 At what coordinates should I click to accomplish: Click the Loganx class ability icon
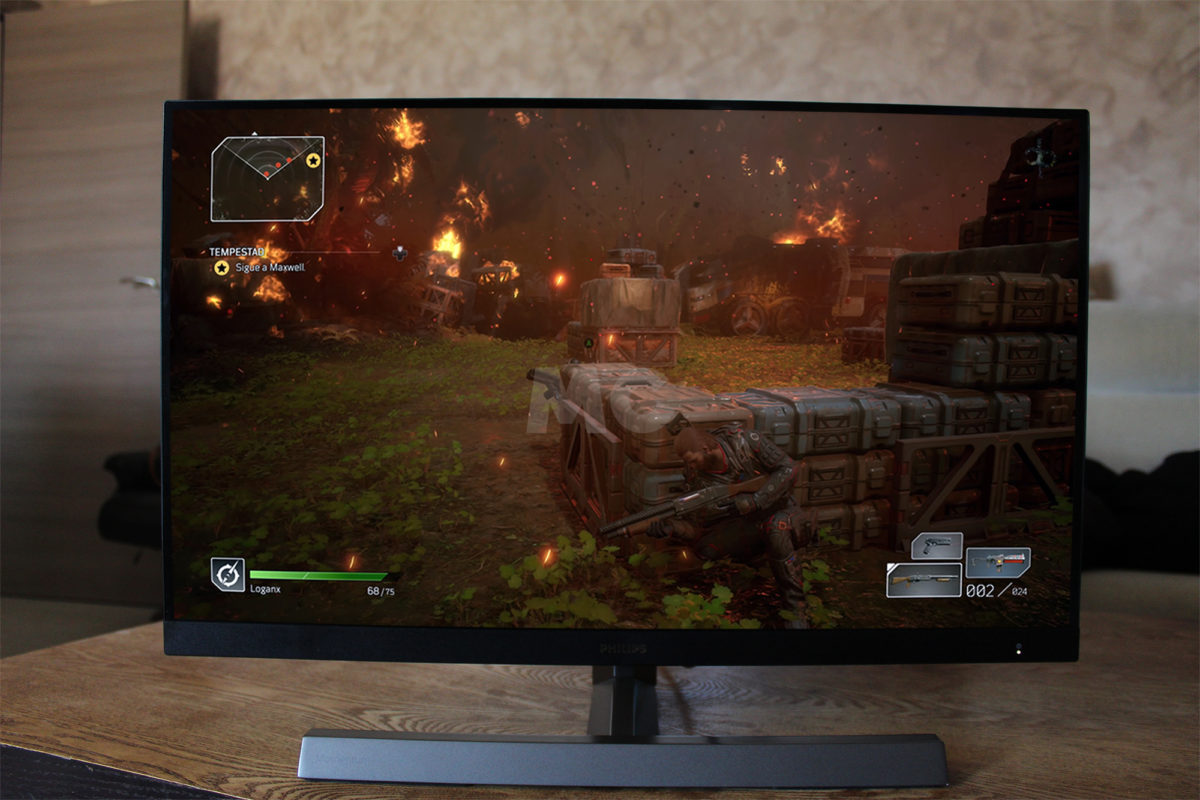[x=228, y=574]
